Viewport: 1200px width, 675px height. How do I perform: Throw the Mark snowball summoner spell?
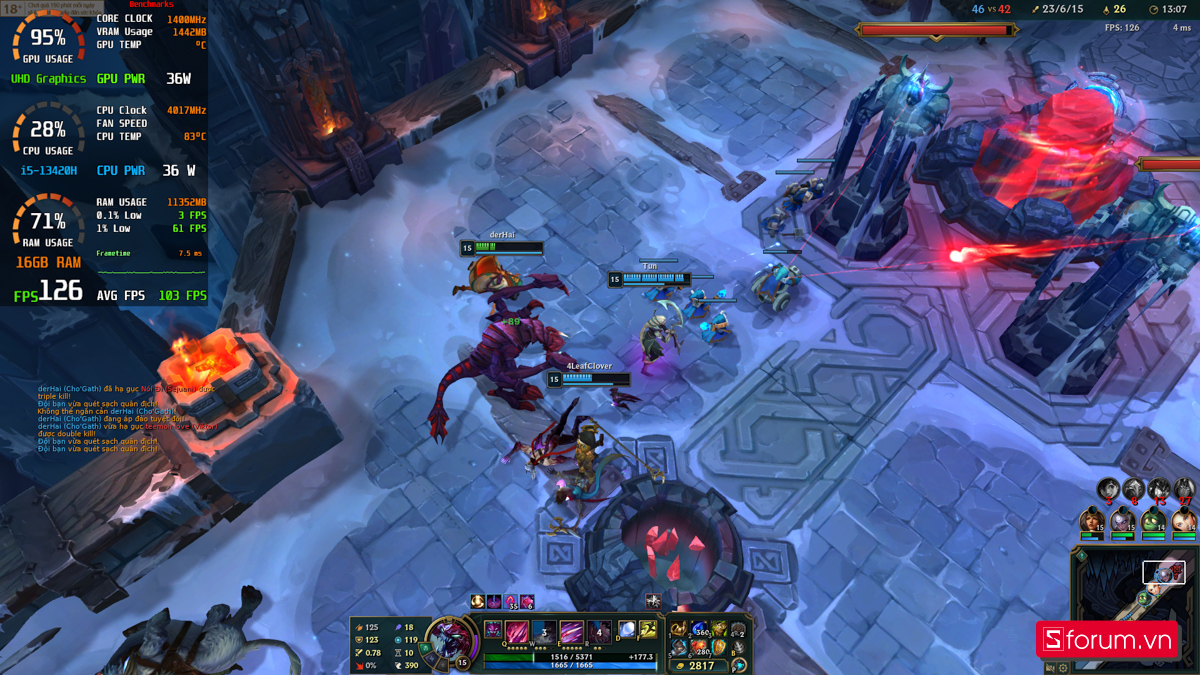[x=626, y=630]
